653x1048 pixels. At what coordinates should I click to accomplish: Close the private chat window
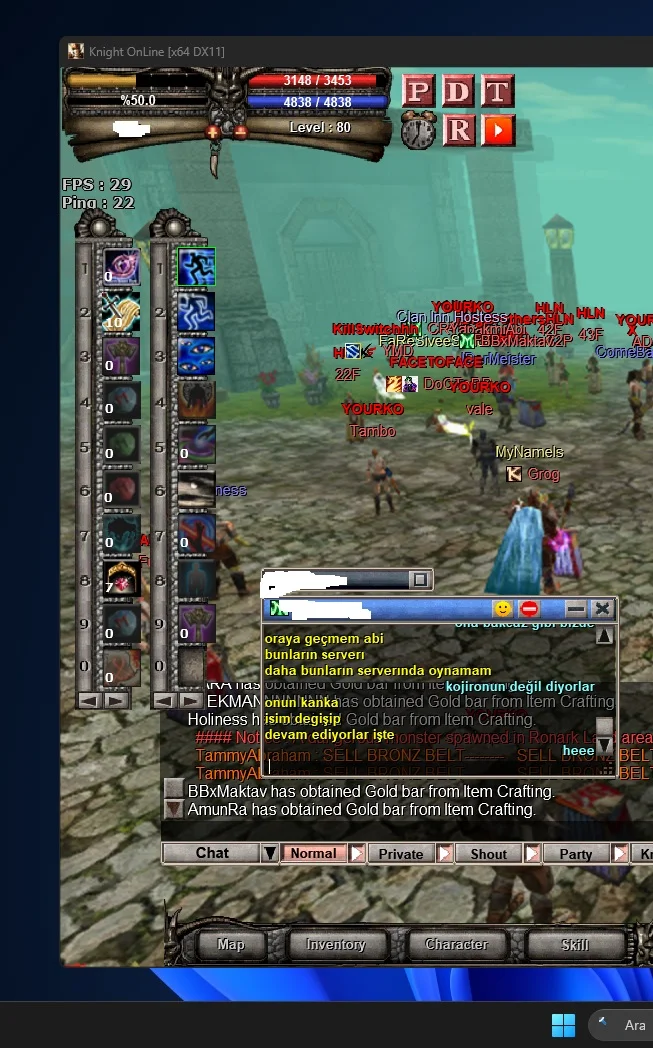601,608
